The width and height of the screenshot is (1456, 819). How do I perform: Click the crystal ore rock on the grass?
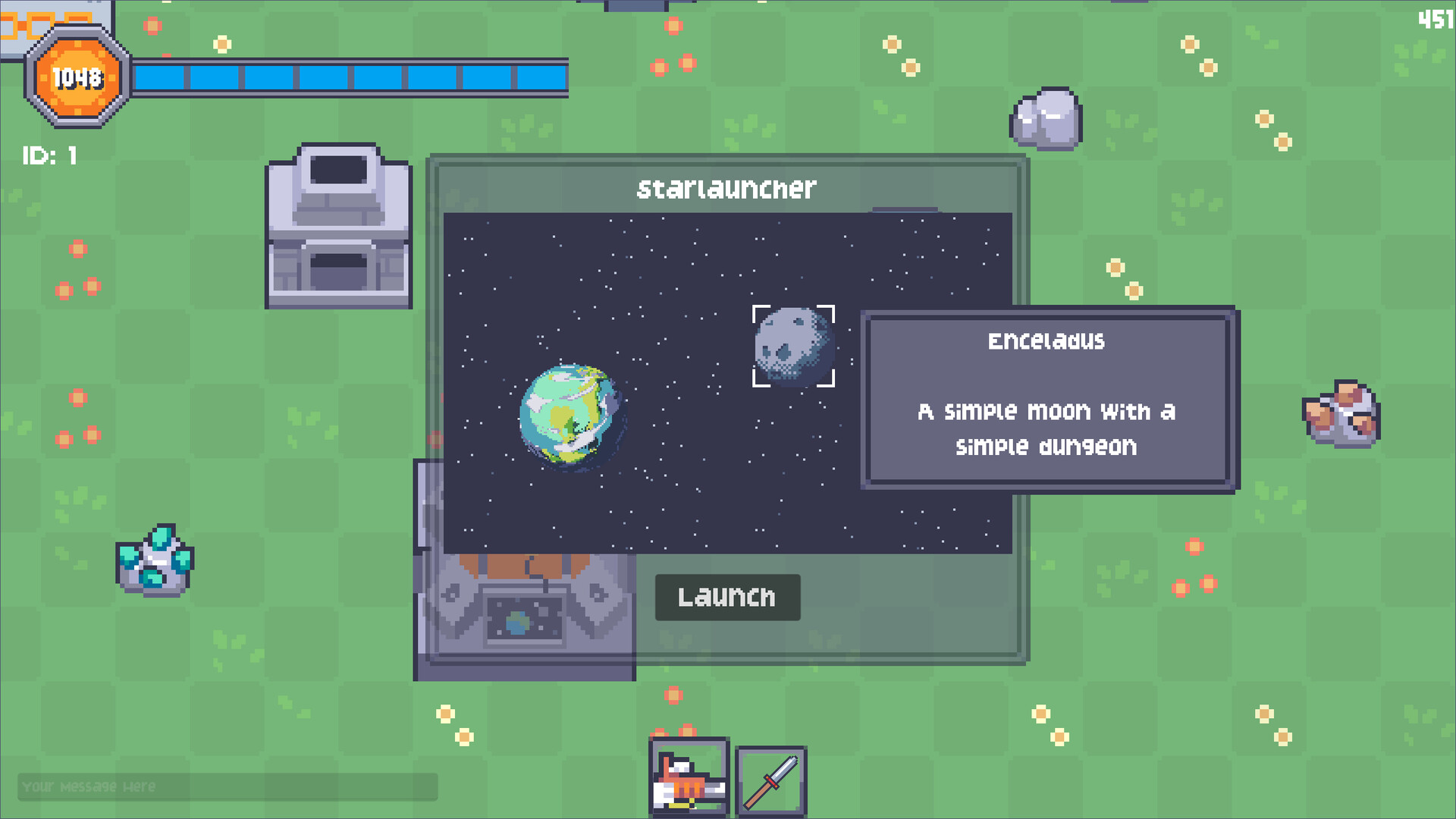pyautogui.click(x=155, y=563)
